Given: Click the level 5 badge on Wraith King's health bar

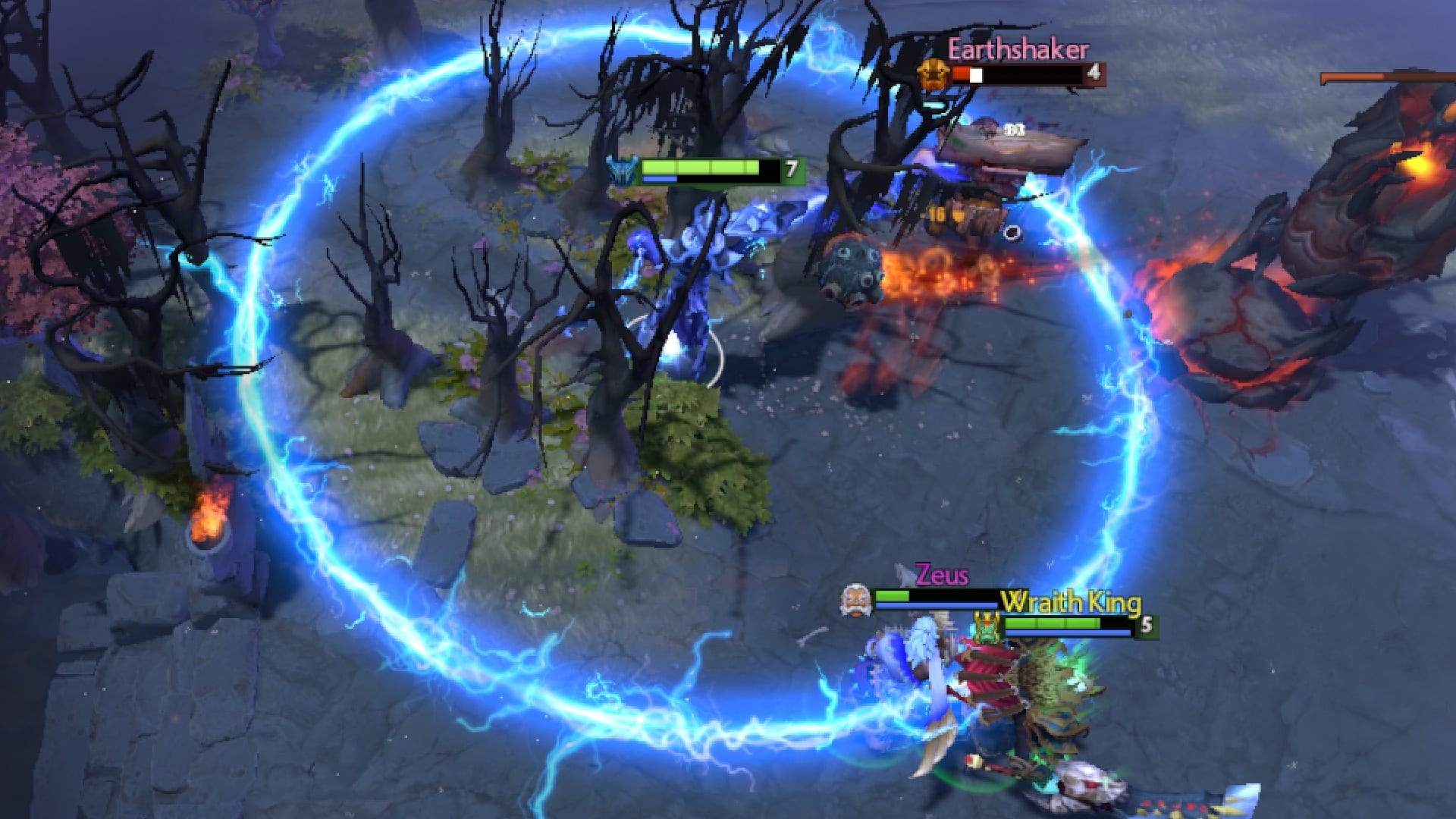Looking at the screenshot, I should [x=1147, y=626].
